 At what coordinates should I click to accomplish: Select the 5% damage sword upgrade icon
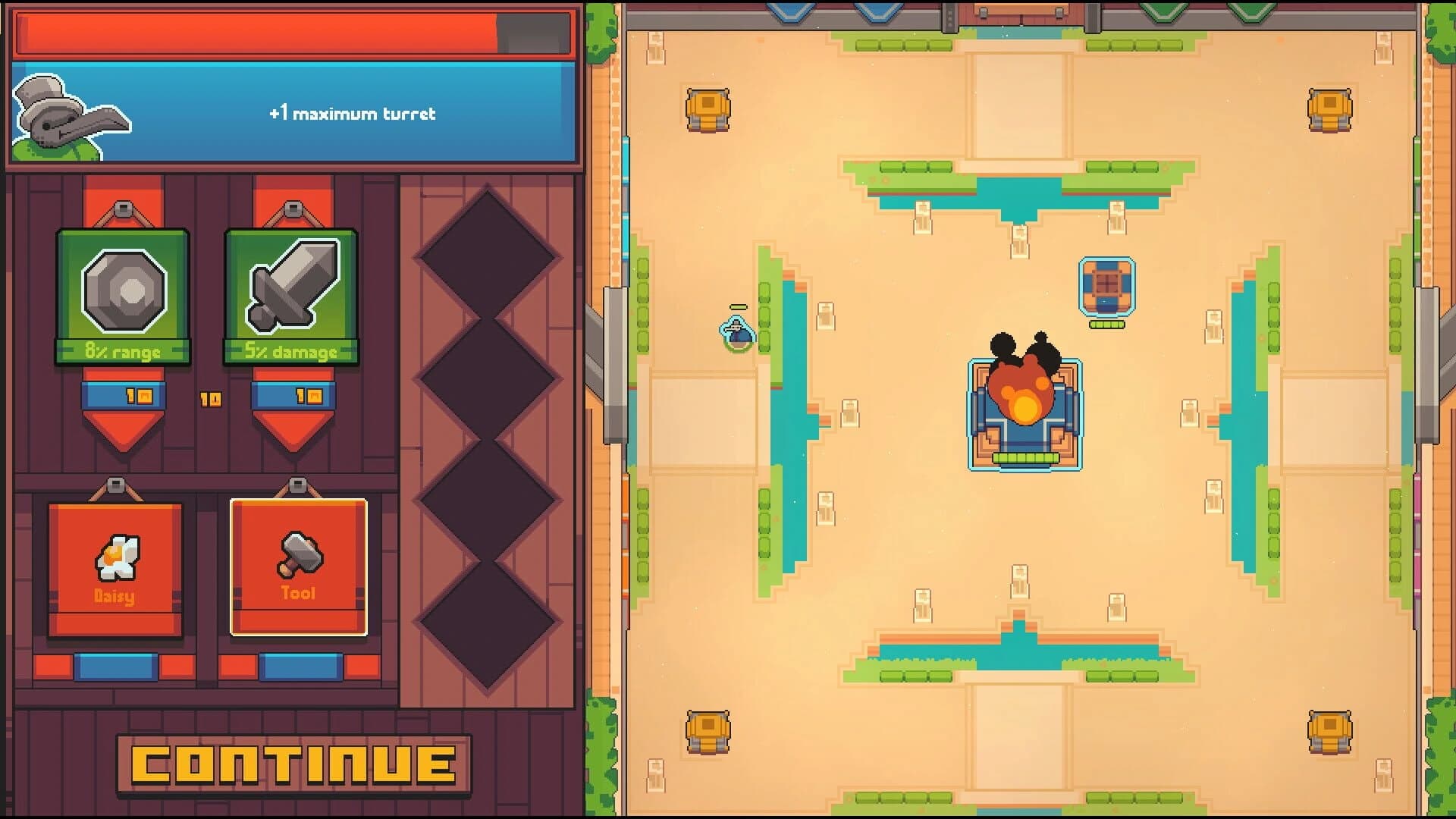coord(292,292)
